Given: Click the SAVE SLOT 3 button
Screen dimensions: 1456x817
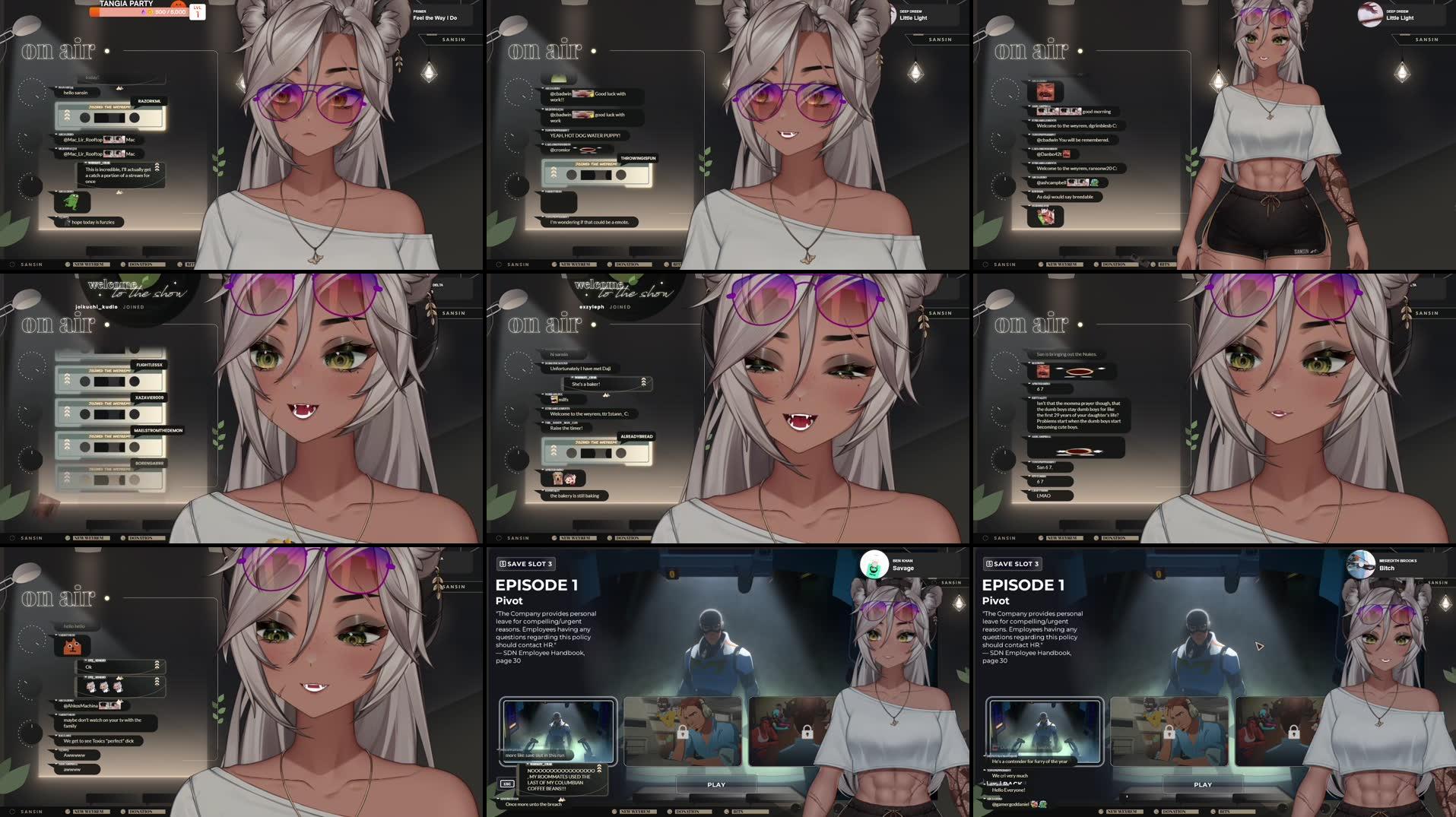Looking at the screenshot, I should tap(526, 564).
